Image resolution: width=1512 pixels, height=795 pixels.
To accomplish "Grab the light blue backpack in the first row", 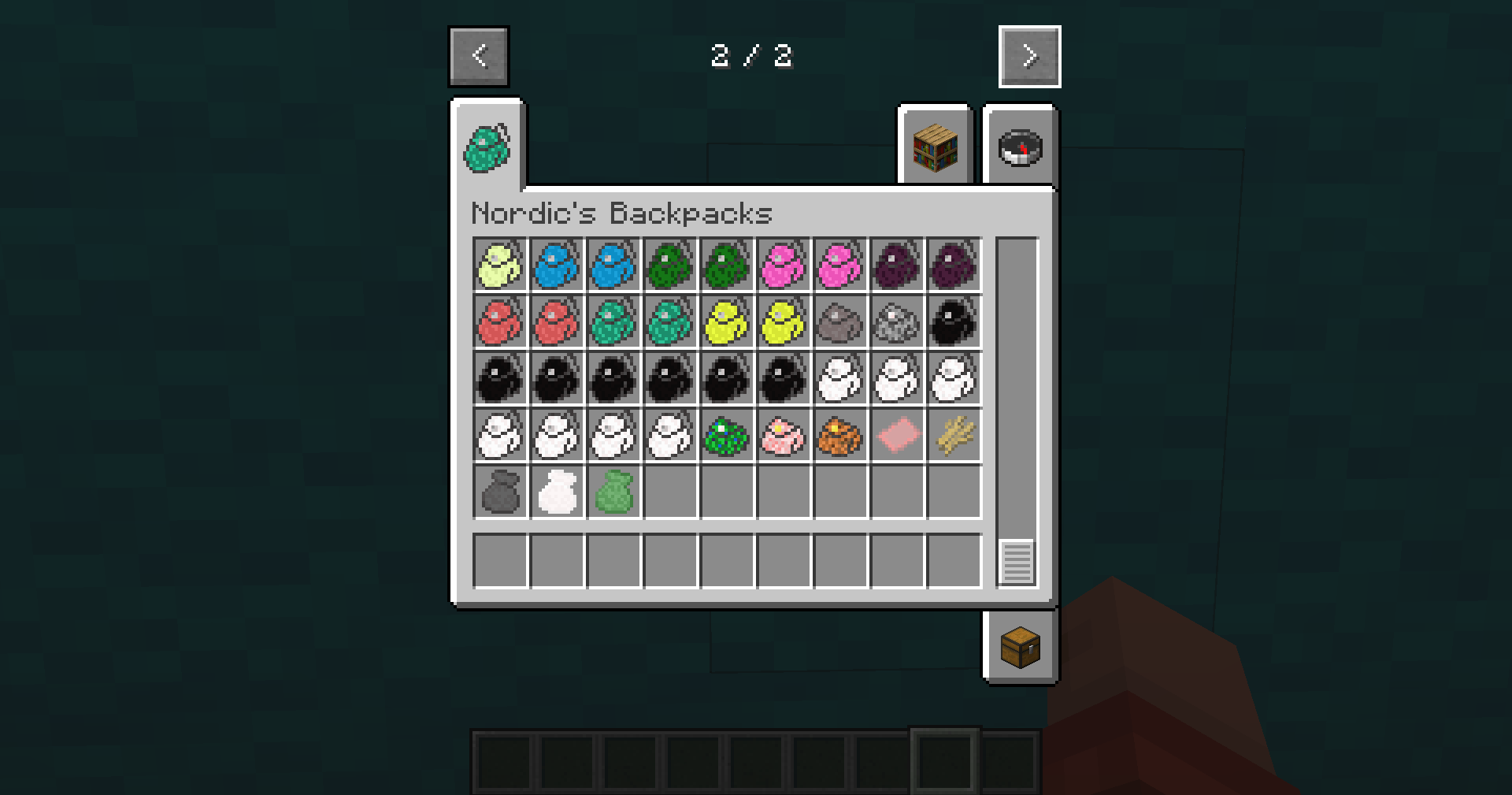I will (x=556, y=264).
